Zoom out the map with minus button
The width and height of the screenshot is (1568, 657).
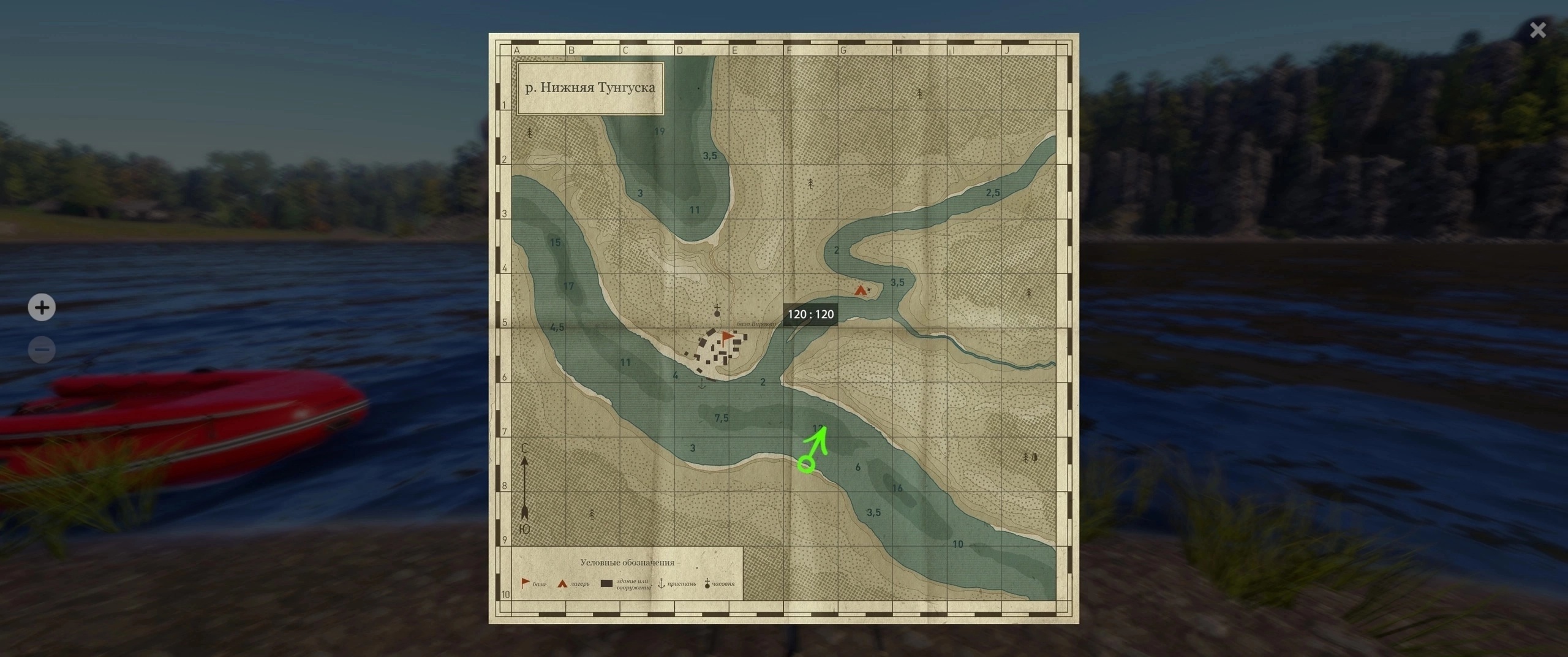(x=42, y=350)
